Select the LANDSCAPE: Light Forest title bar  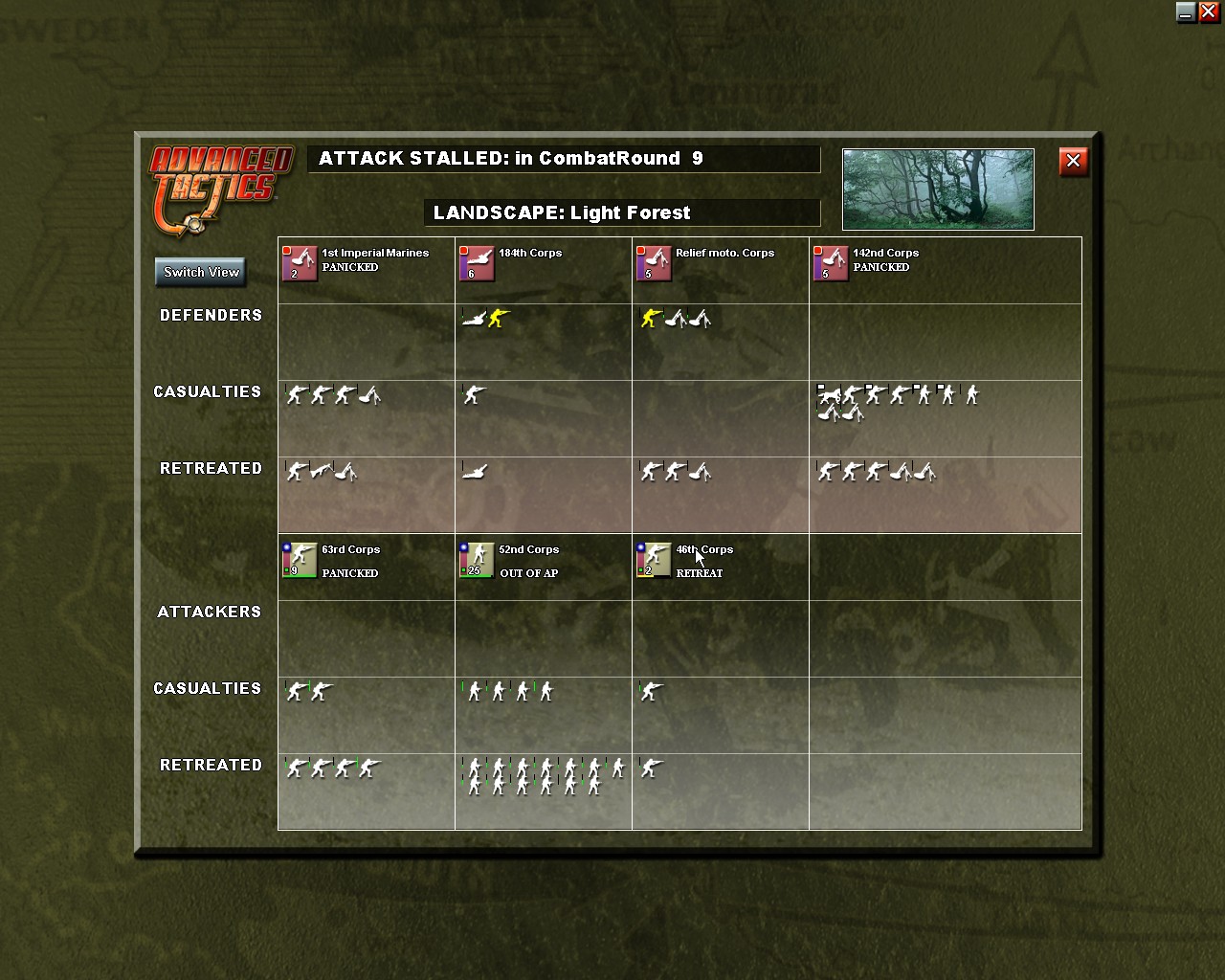[x=623, y=212]
